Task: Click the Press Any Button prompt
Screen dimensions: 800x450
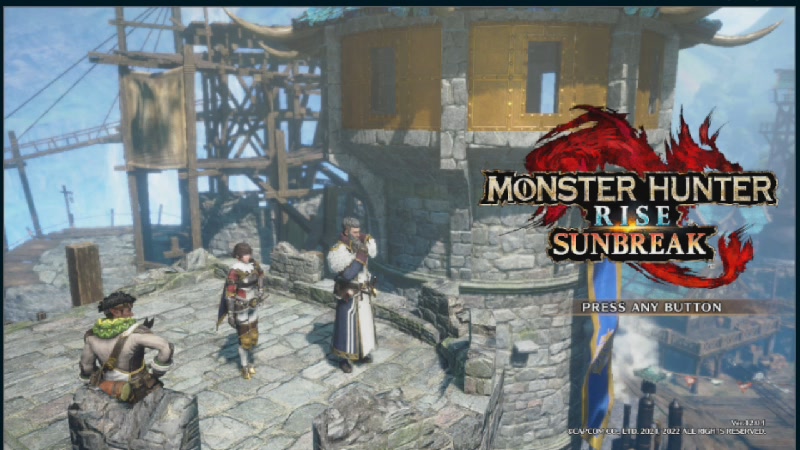Action: coord(651,307)
